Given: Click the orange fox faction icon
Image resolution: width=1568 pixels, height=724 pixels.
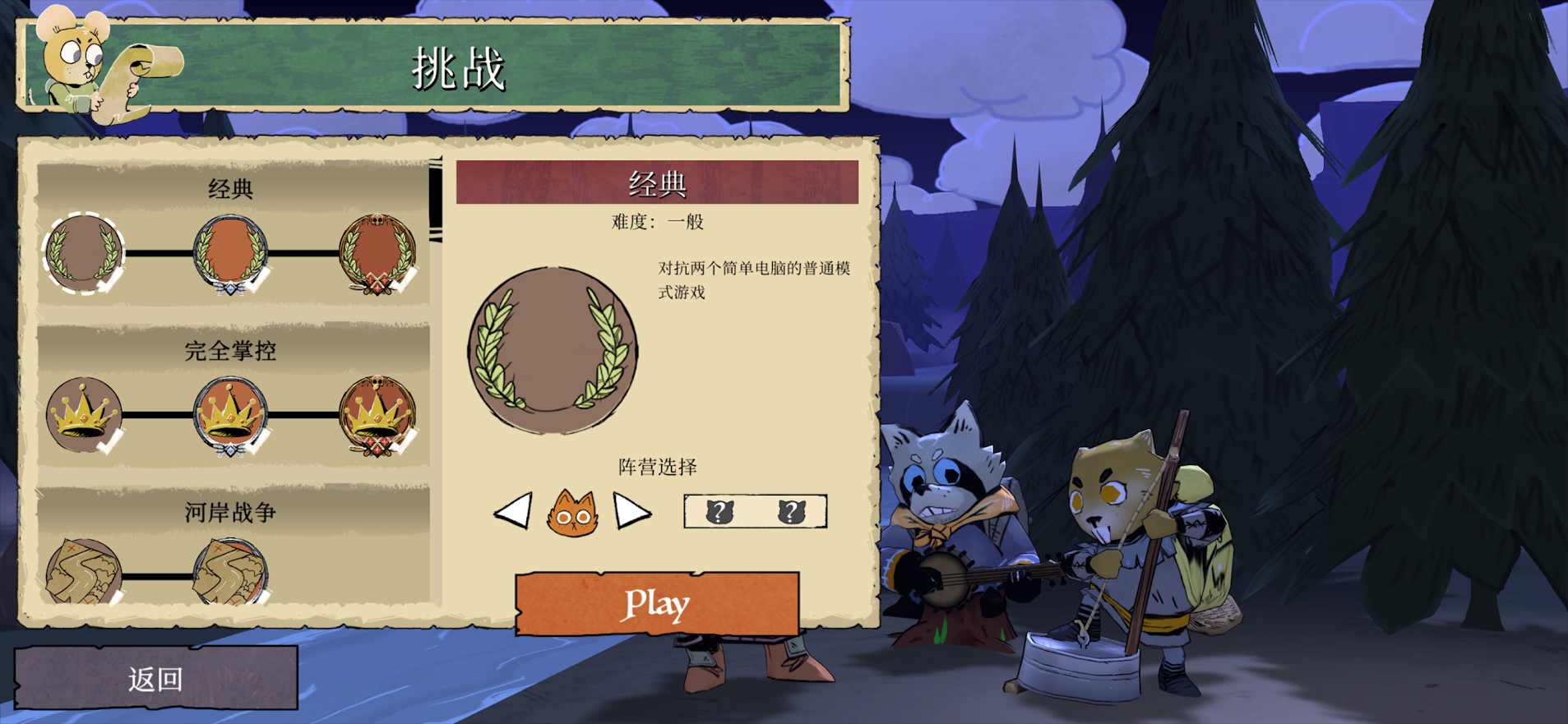Looking at the screenshot, I should pos(576,514).
